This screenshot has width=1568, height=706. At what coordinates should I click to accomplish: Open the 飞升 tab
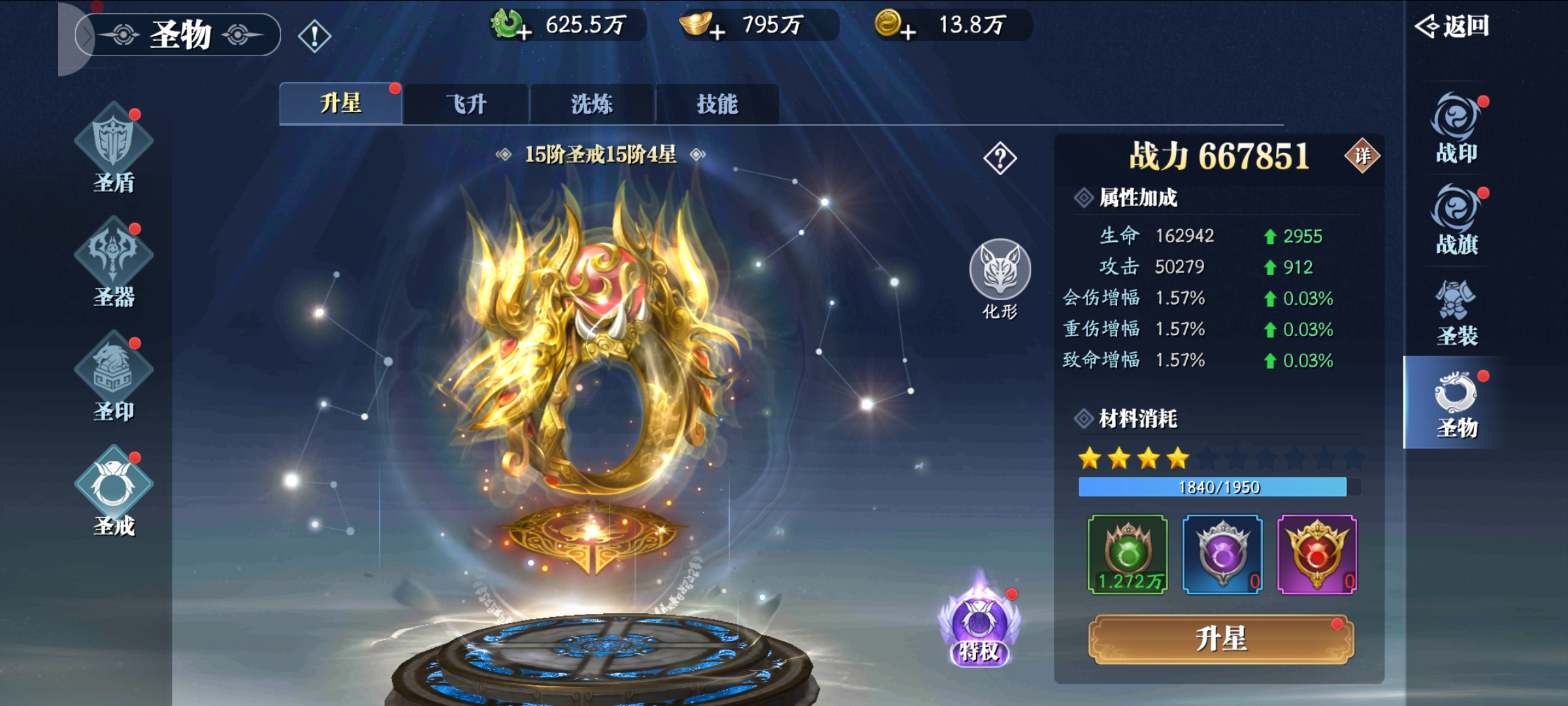click(466, 105)
